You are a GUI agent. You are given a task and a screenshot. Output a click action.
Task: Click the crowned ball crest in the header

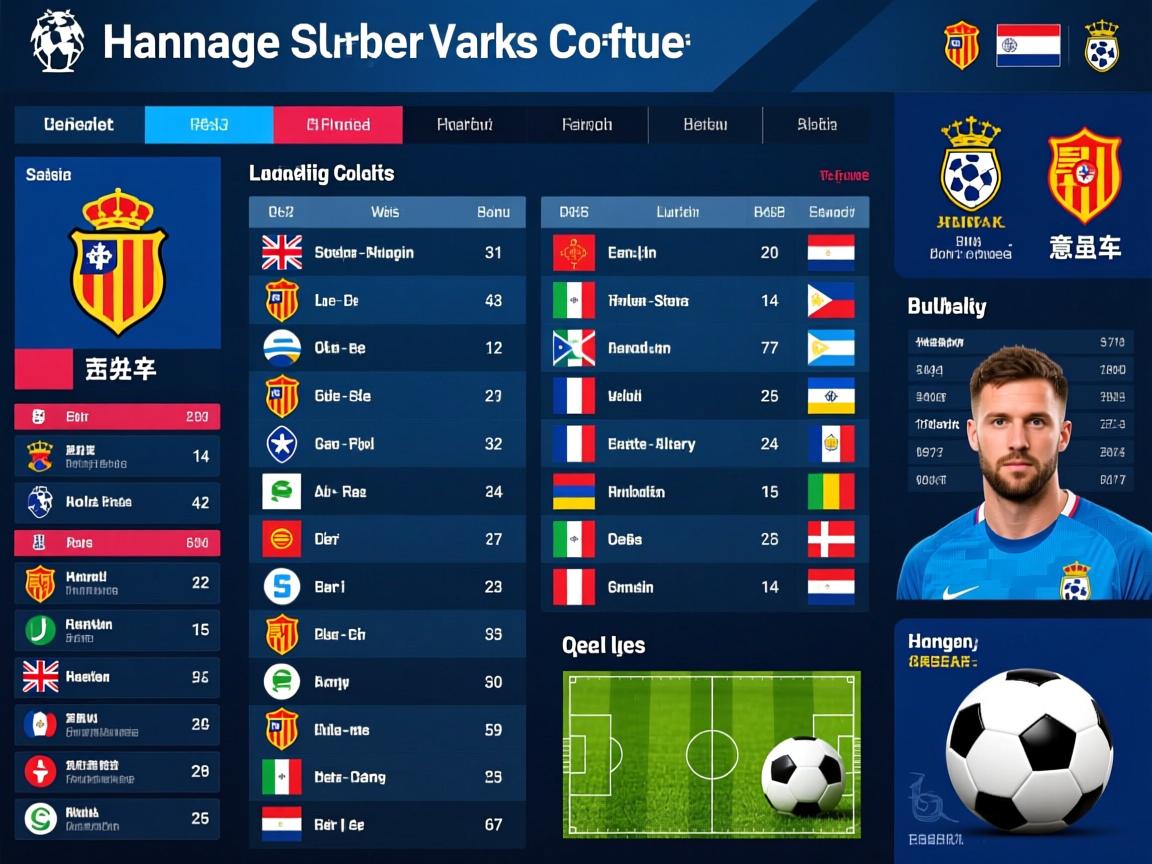pos(1101,46)
